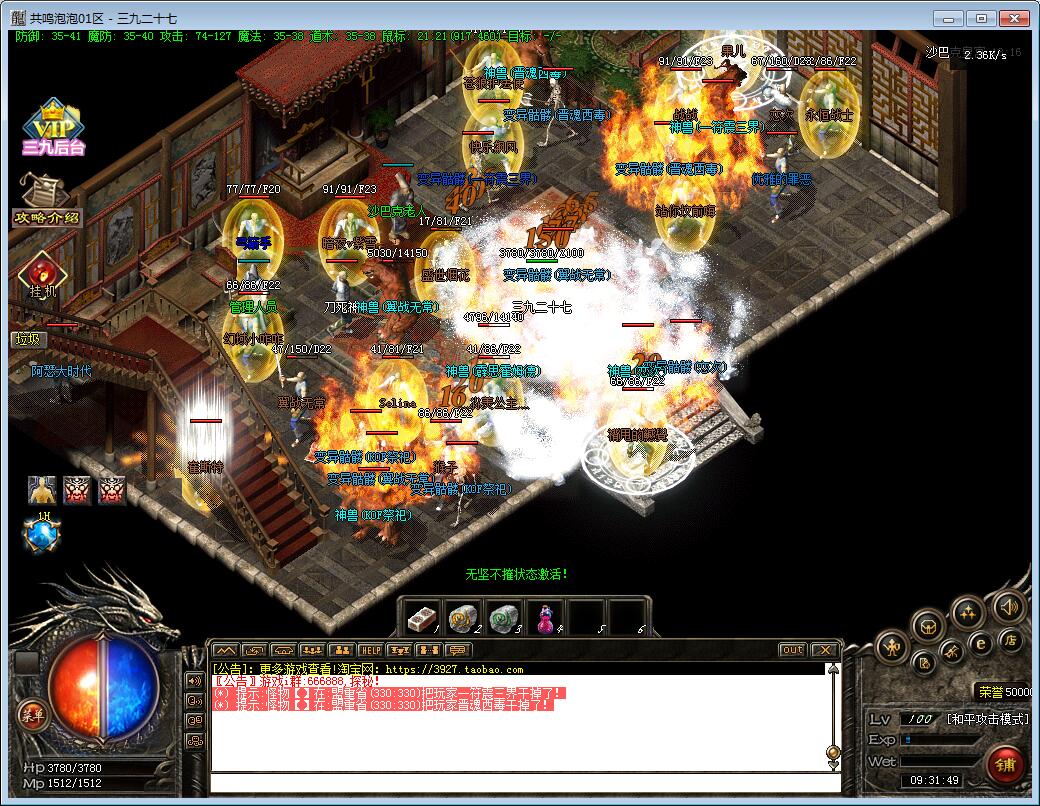Click the round 'e' button

(x=982, y=644)
